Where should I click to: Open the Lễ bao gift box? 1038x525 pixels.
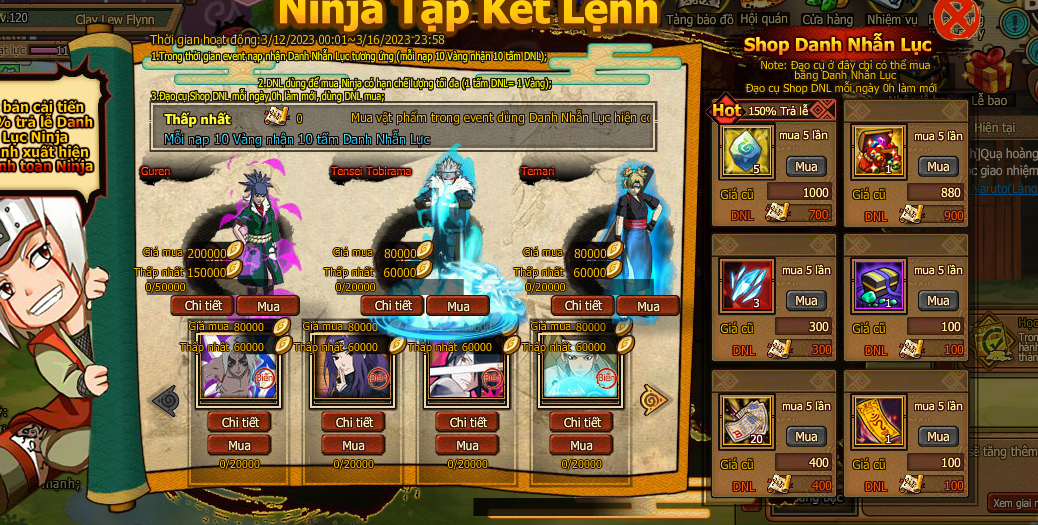(990, 75)
